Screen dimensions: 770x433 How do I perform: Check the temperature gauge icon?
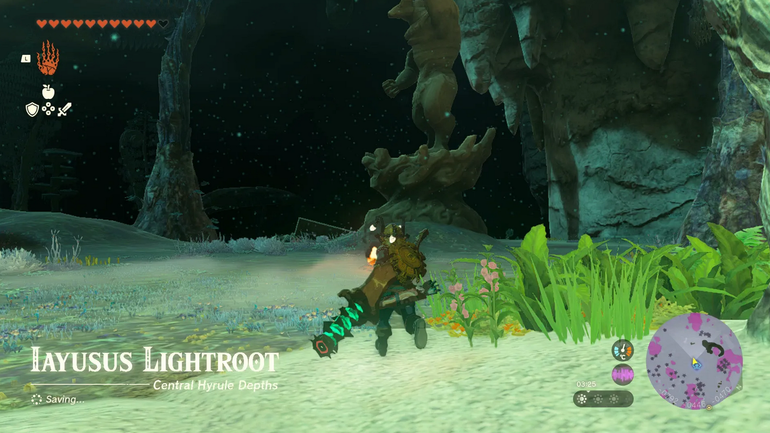tap(622, 349)
